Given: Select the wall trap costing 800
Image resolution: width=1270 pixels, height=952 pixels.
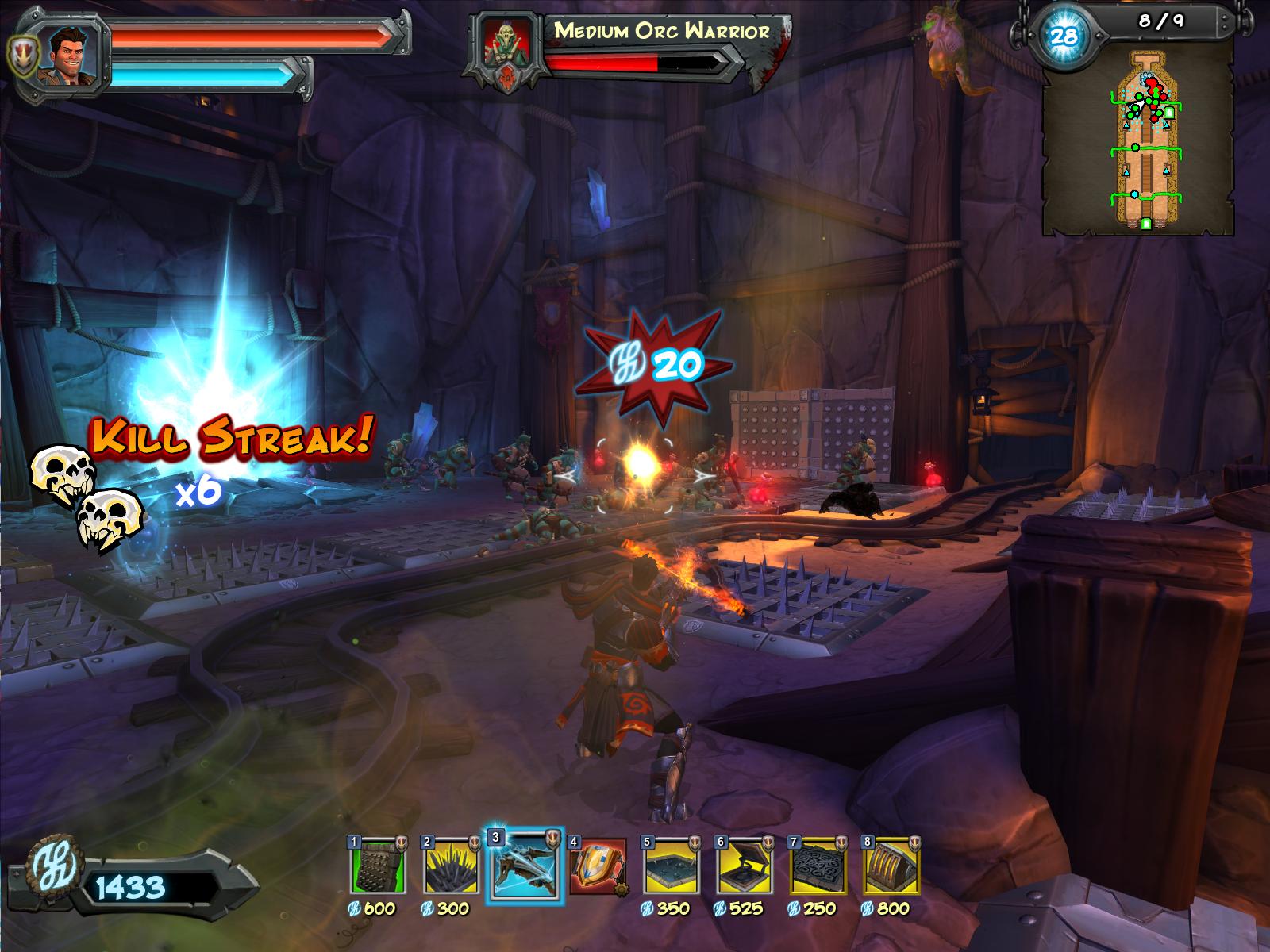Looking at the screenshot, I should coord(891,865).
